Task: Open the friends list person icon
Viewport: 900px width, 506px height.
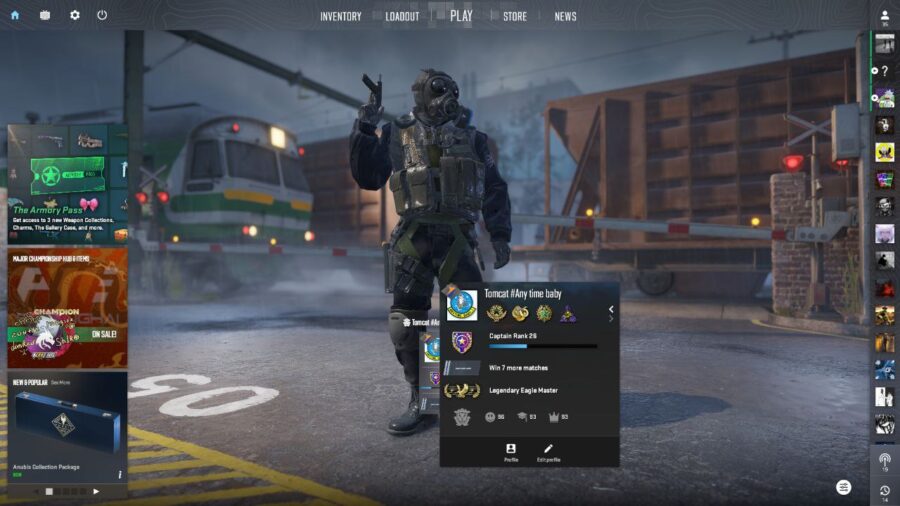Action: [x=885, y=15]
